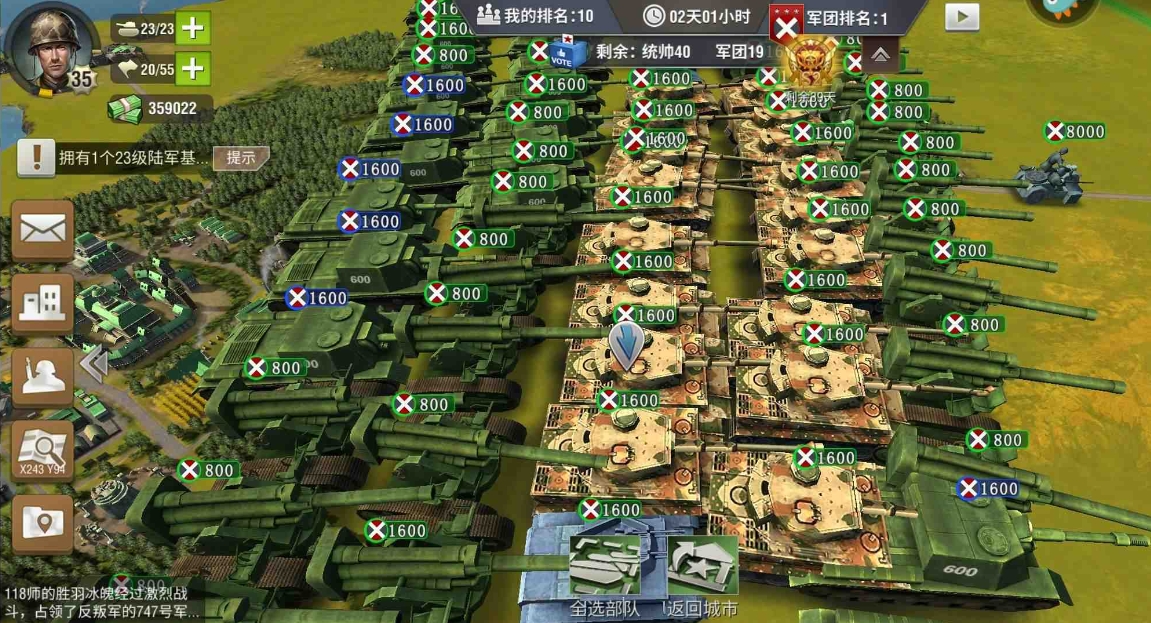Collapse the left sidebar with double arrow

tap(94, 364)
